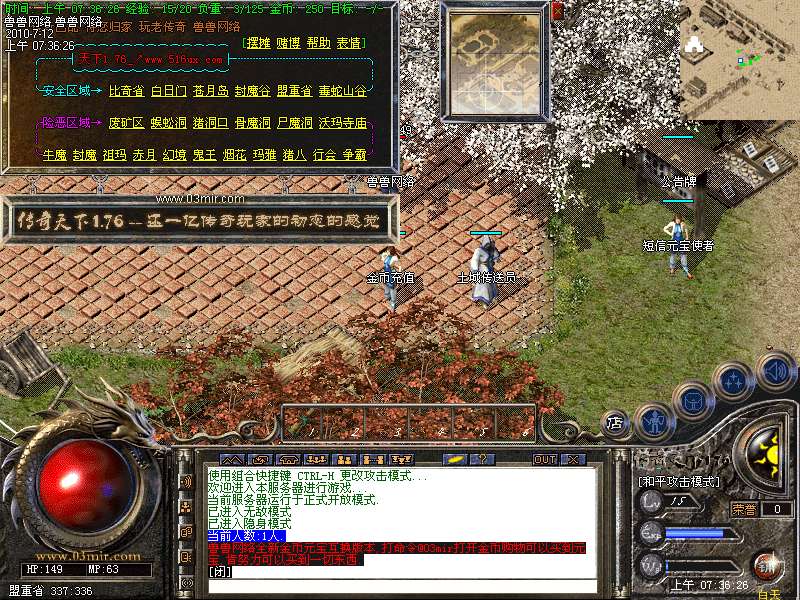Travel to 苍月岛
The image size is (800, 600).
point(210,91)
